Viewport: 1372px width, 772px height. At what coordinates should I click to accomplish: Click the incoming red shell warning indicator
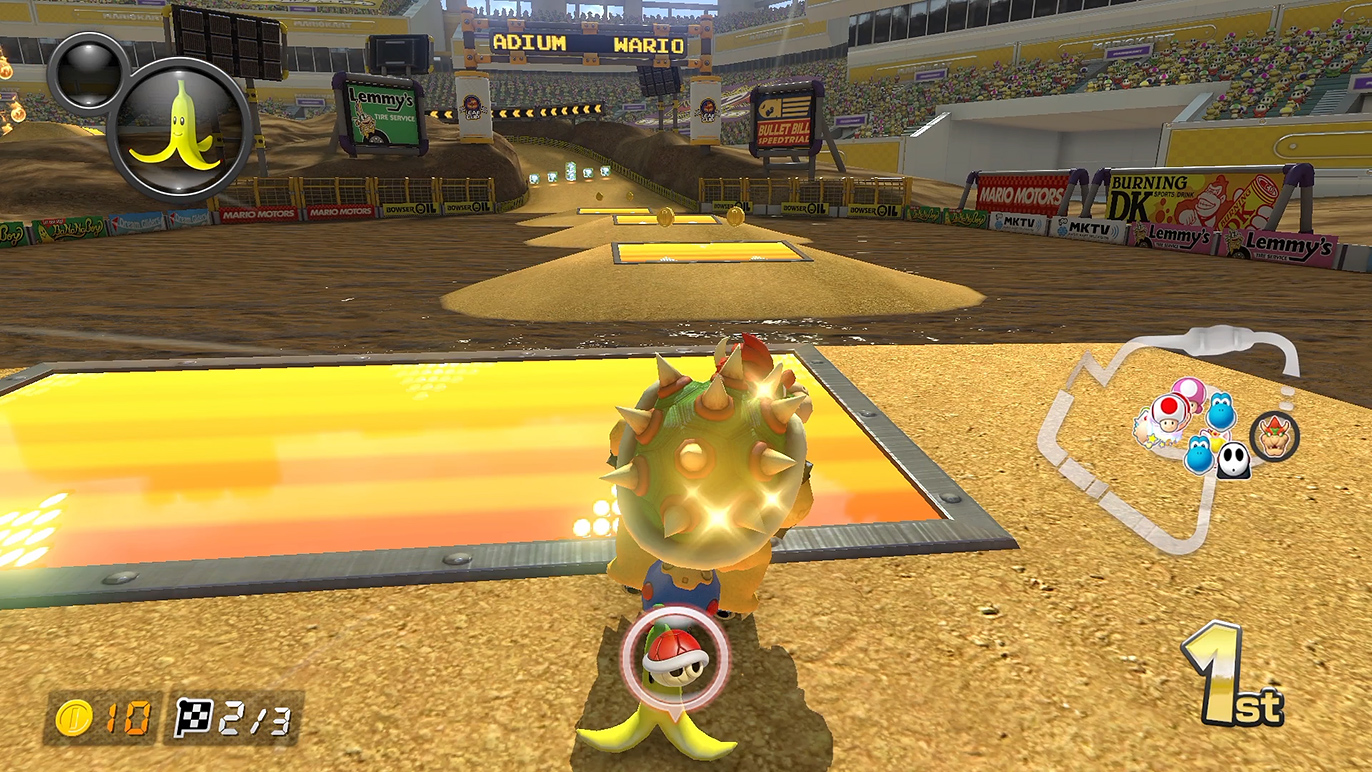[x=674, y=655]
